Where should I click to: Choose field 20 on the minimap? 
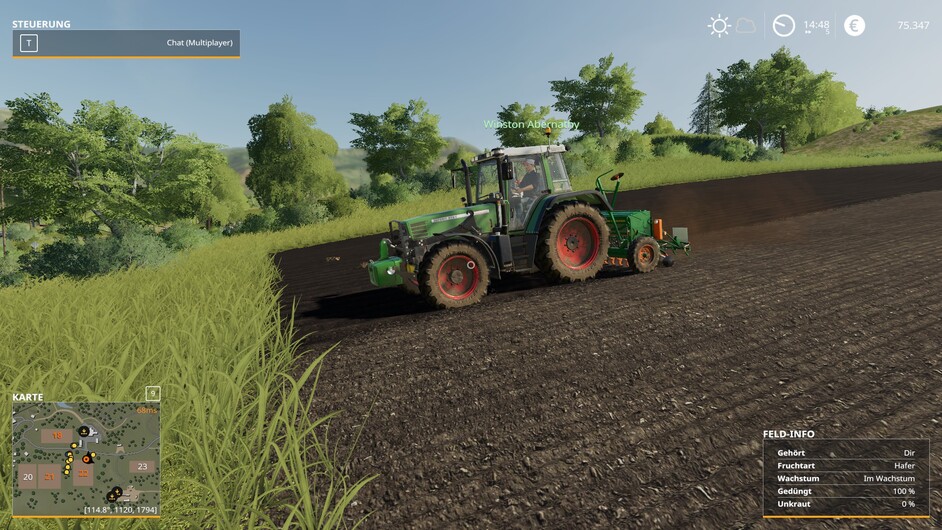point(28,477)
